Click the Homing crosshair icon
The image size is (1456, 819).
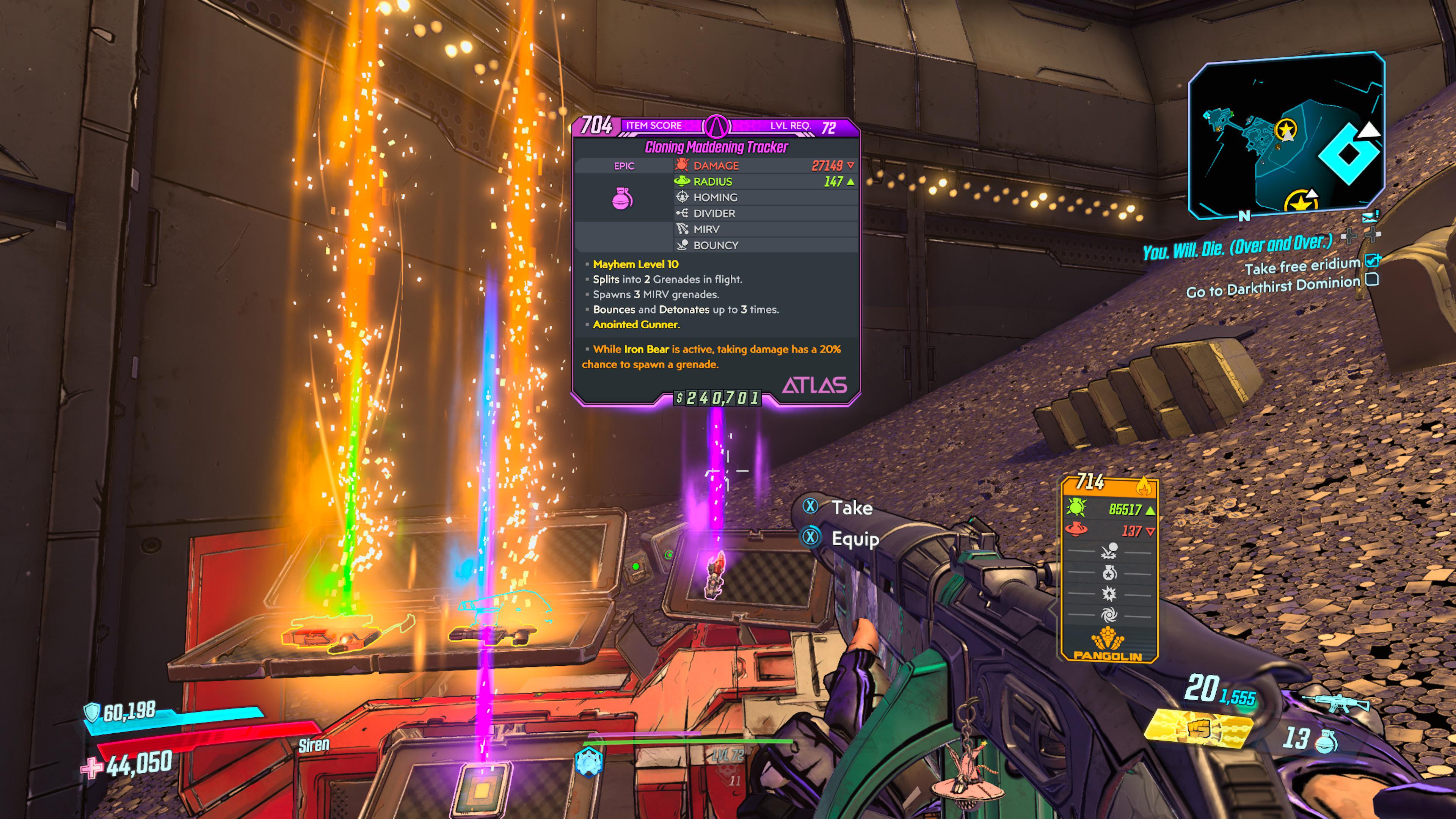[x=683, y=197]
